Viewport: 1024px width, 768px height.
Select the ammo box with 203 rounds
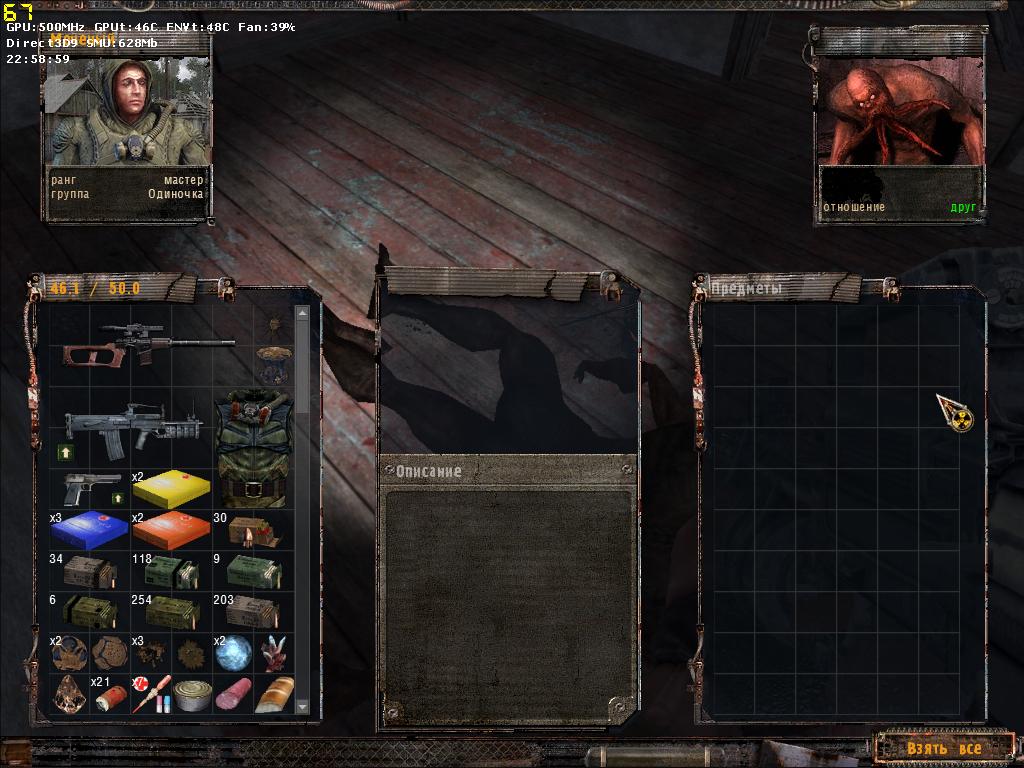(253, 611)
